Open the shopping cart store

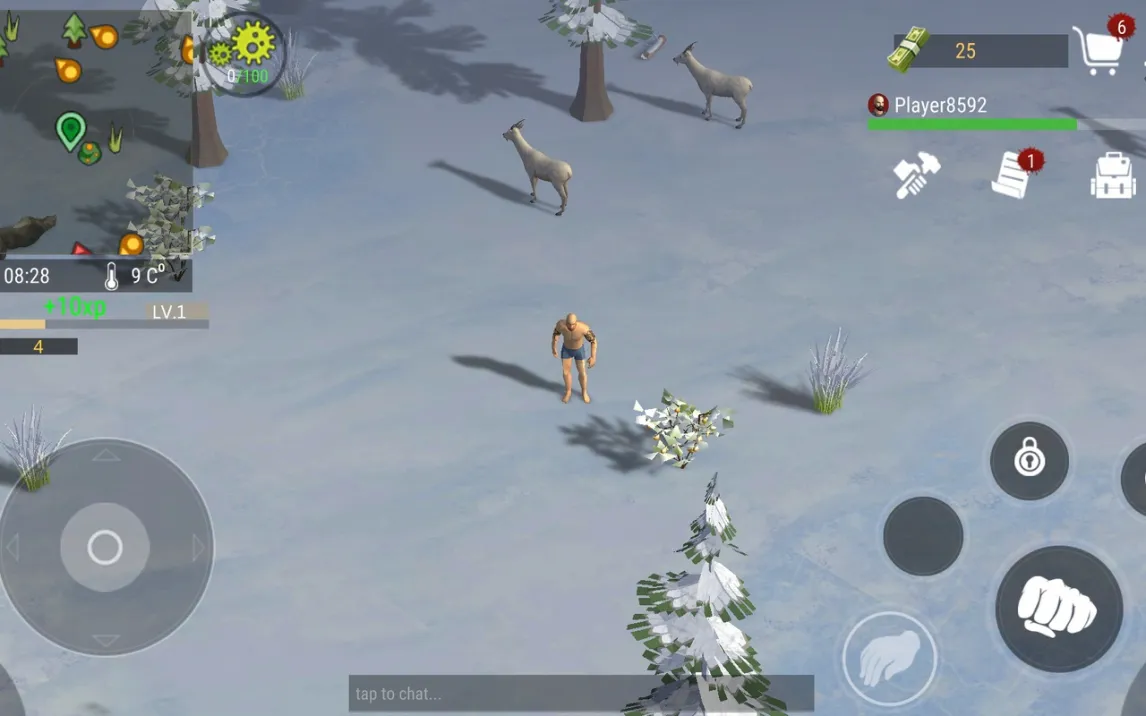pos(1098,50)
